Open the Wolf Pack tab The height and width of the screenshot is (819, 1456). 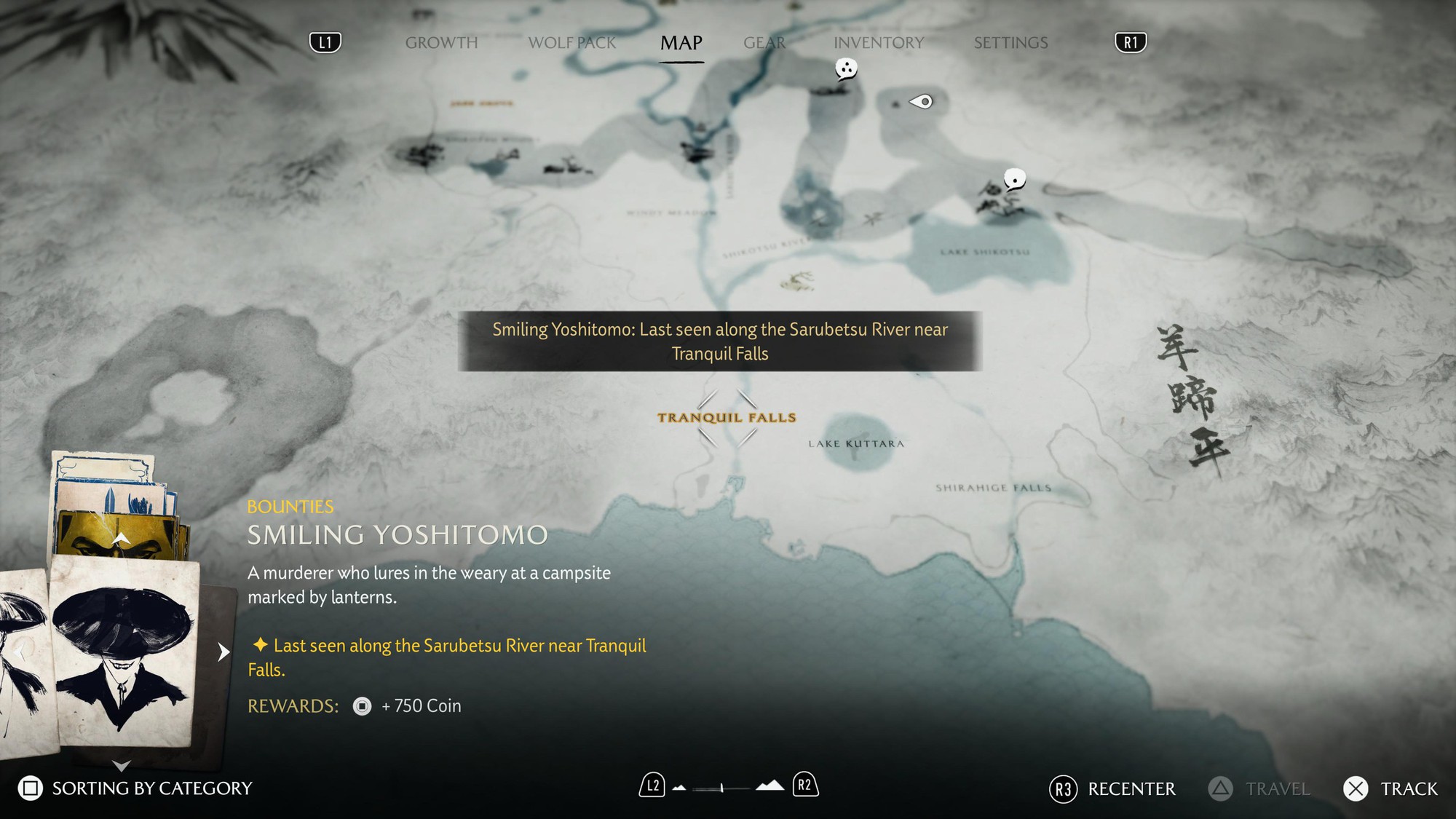[572, 43]
